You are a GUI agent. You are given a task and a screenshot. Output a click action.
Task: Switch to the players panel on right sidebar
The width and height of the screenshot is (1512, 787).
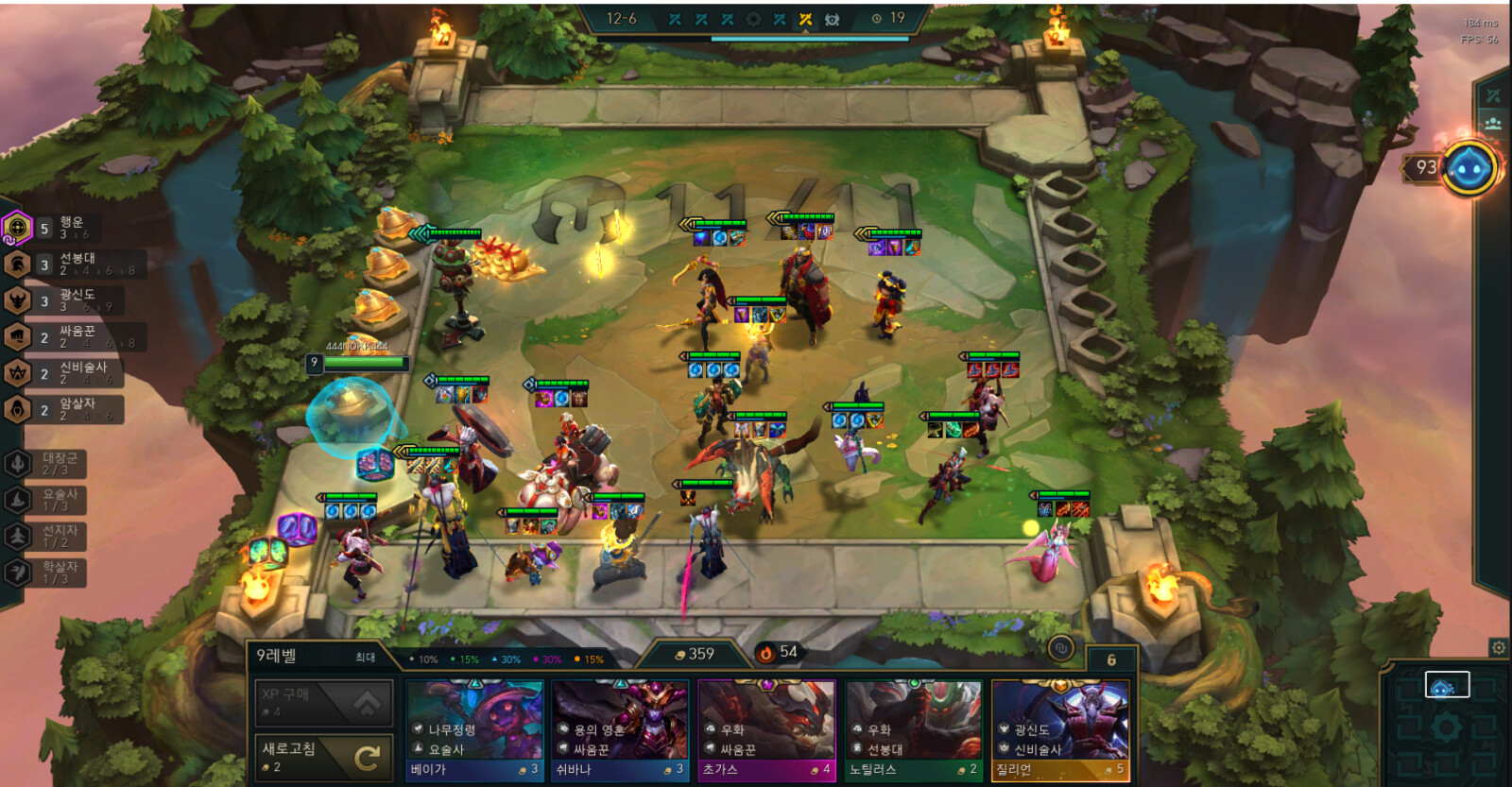click(1495, 122)
